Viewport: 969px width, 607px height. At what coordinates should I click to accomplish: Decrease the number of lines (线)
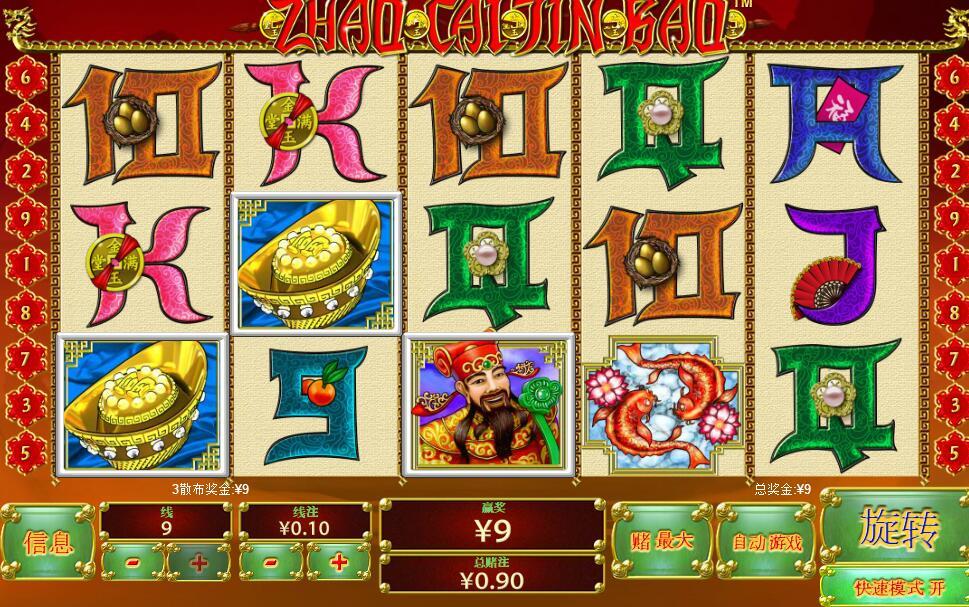(x=133, y=562)
